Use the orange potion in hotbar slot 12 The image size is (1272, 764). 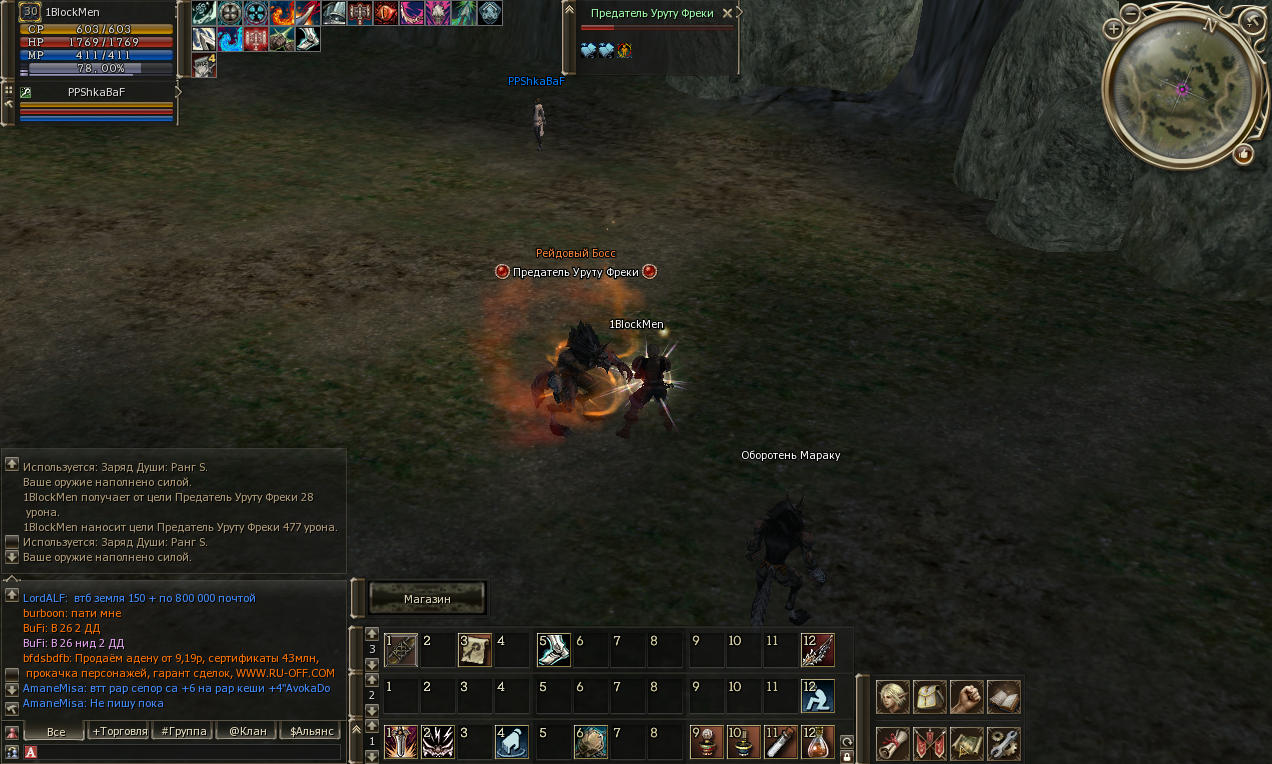817,742
